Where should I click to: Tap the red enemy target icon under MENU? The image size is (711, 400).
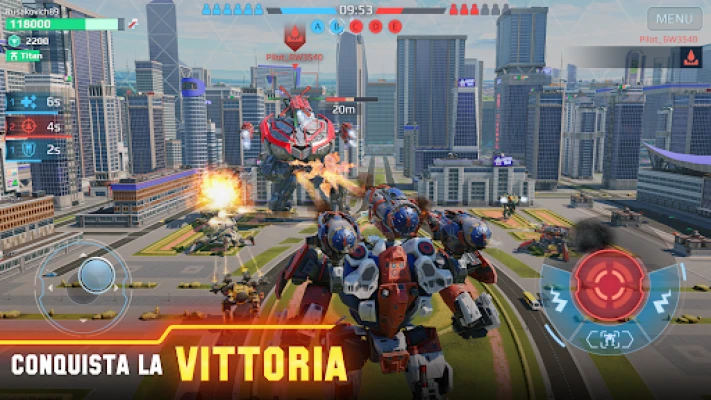point(689,56)
